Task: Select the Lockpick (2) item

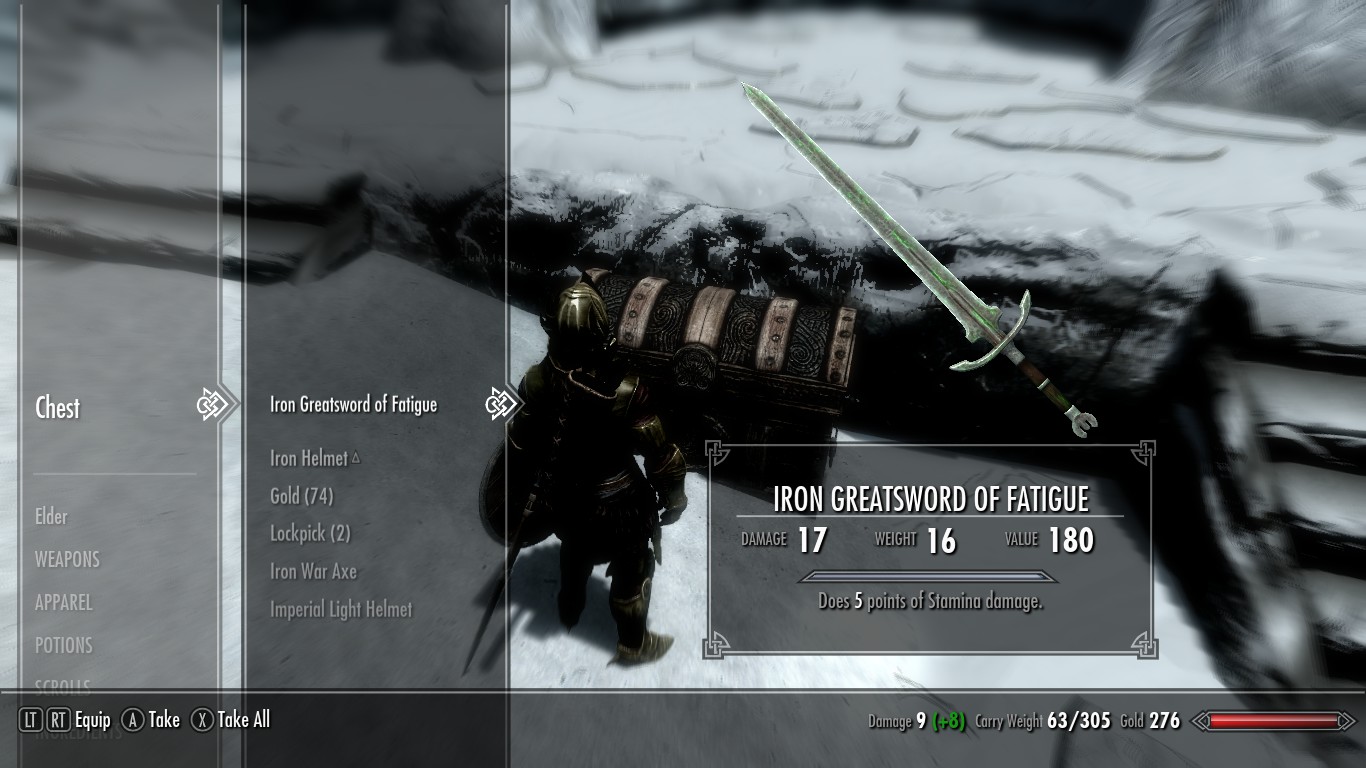Action: coord(310,534)
